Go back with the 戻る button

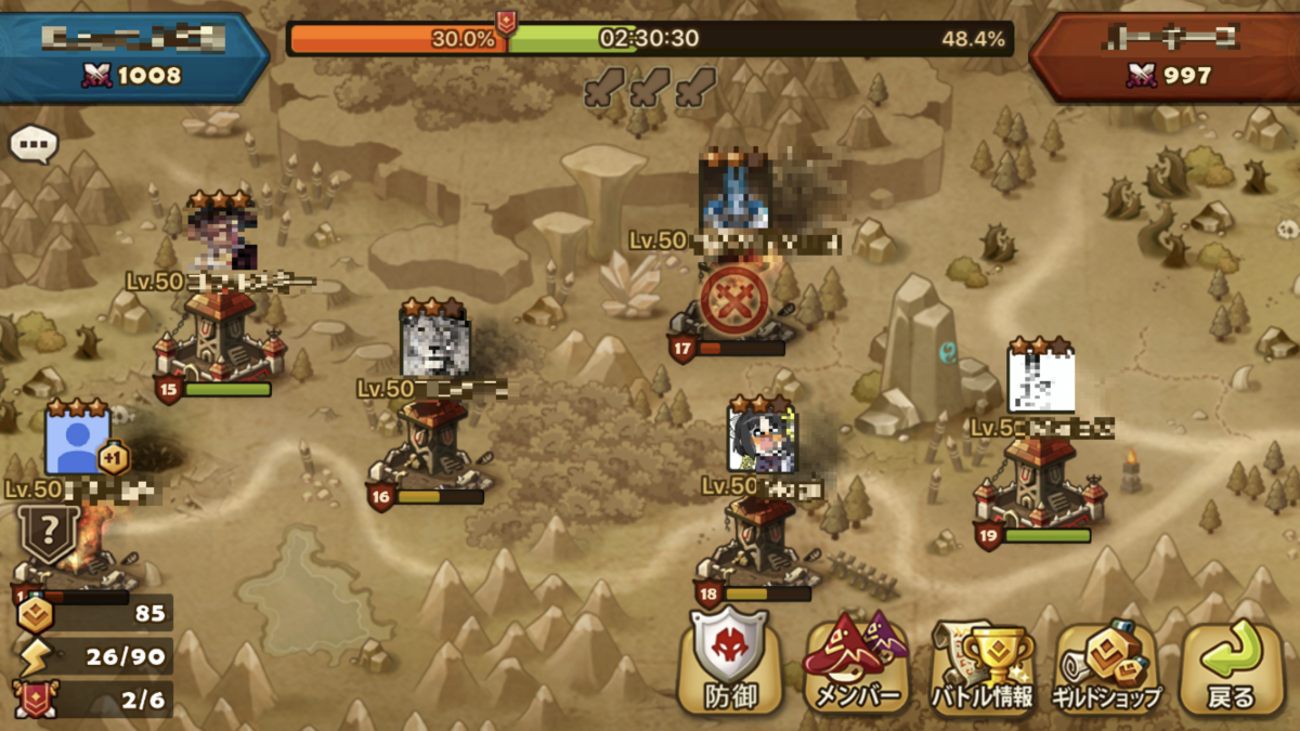point(1231,664)
